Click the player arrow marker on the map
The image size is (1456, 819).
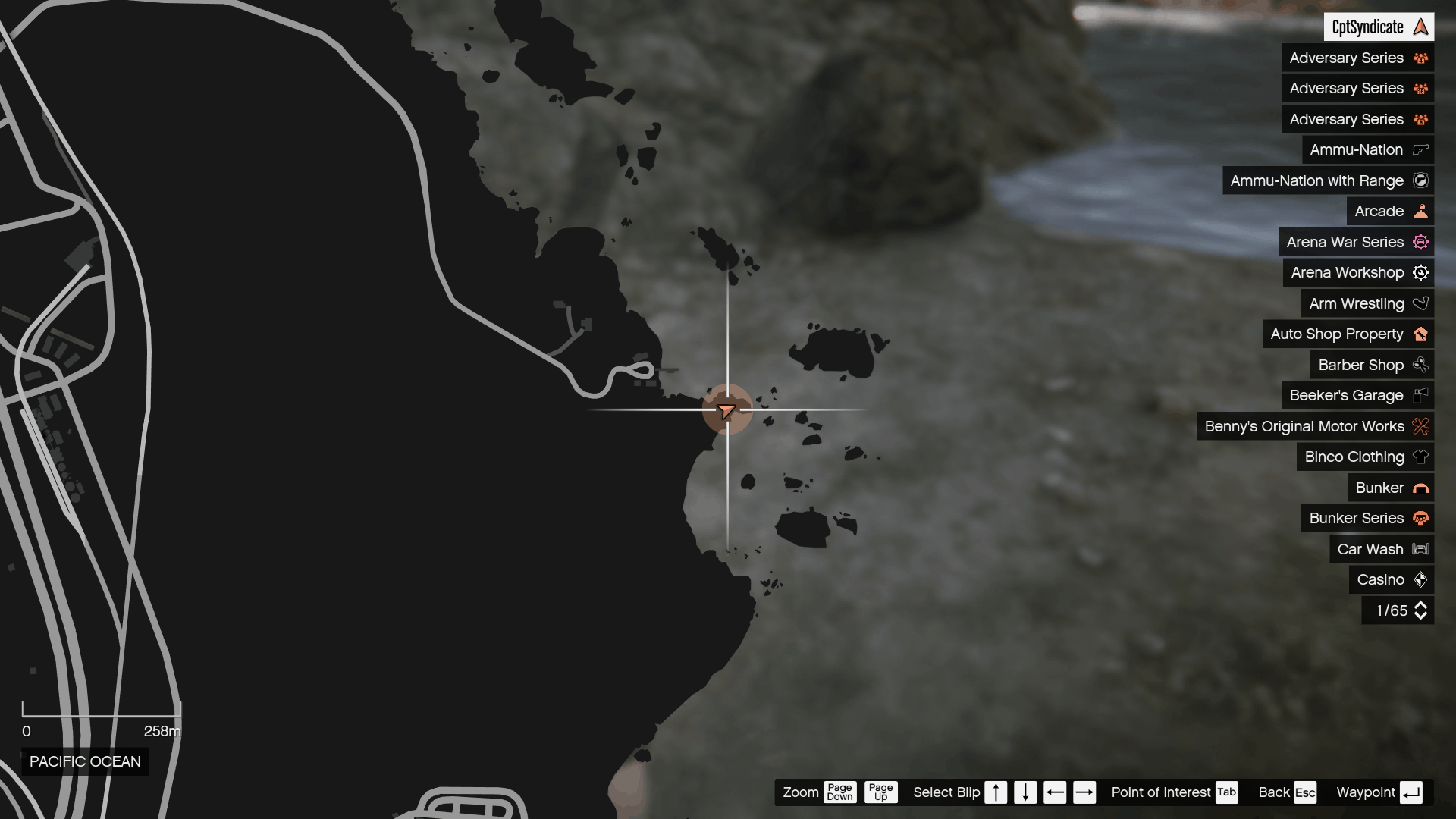click(727, 409)
